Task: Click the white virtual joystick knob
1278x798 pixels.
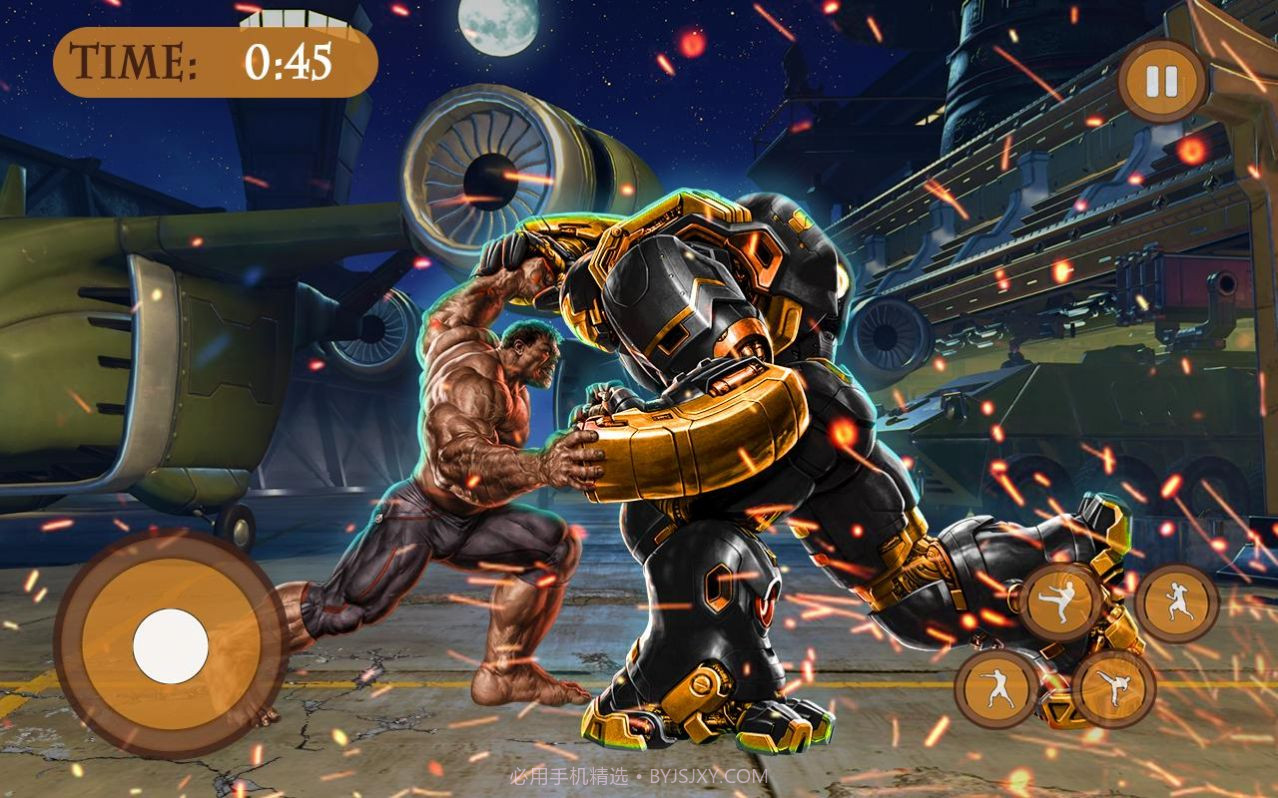Action: (x=170, y=646)
